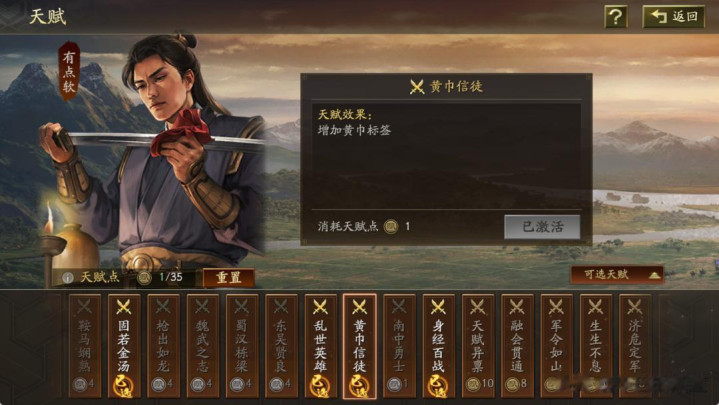Click the 黄巾信徒 talent card
Image resolution: width=719 pixels, height=405 pixels.
point(359,345)
